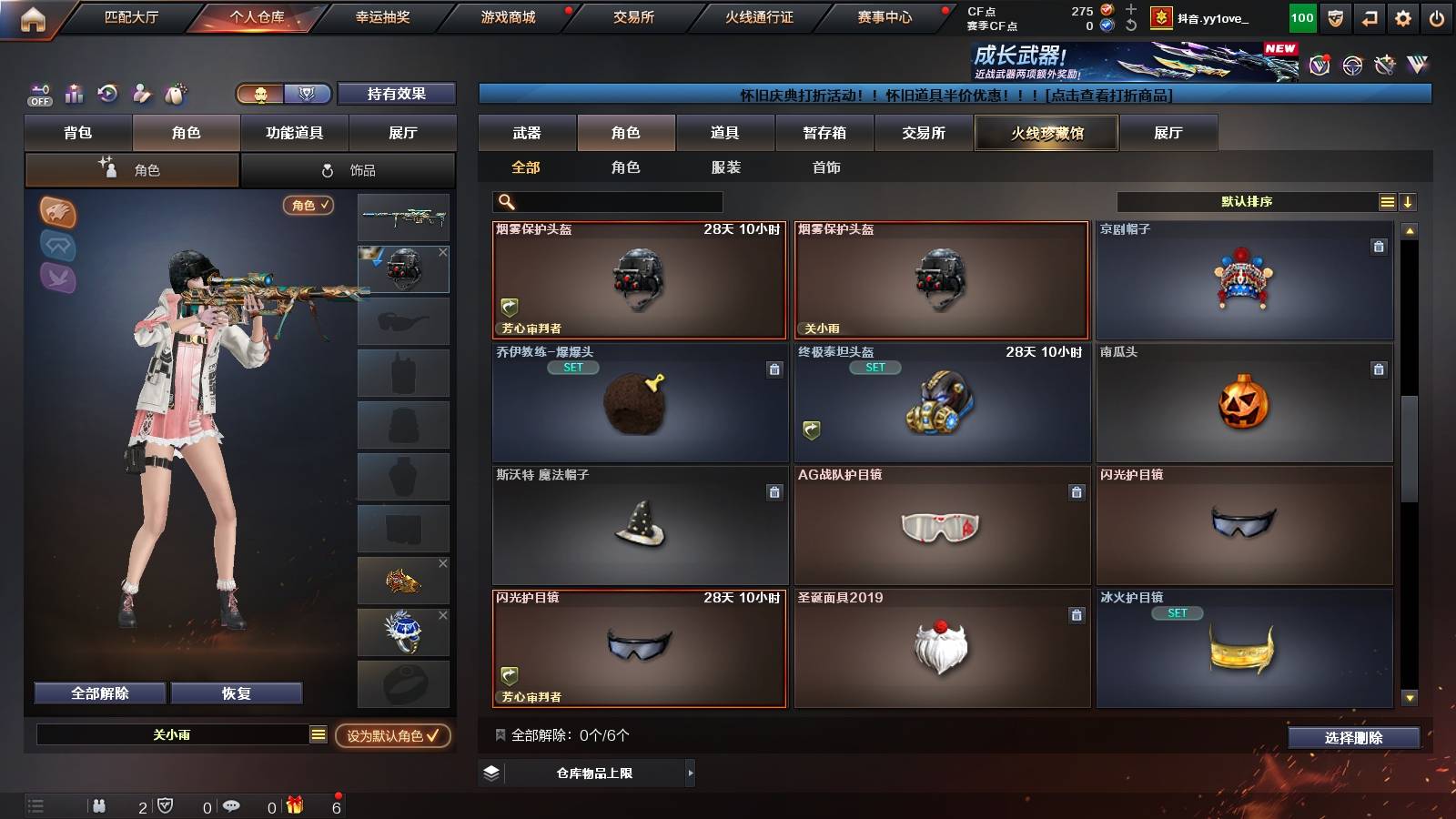Viewport: 1456px width, 819px height.
Task: Click the chat bubble icon at bottom
Action: (x=234, y=805)
